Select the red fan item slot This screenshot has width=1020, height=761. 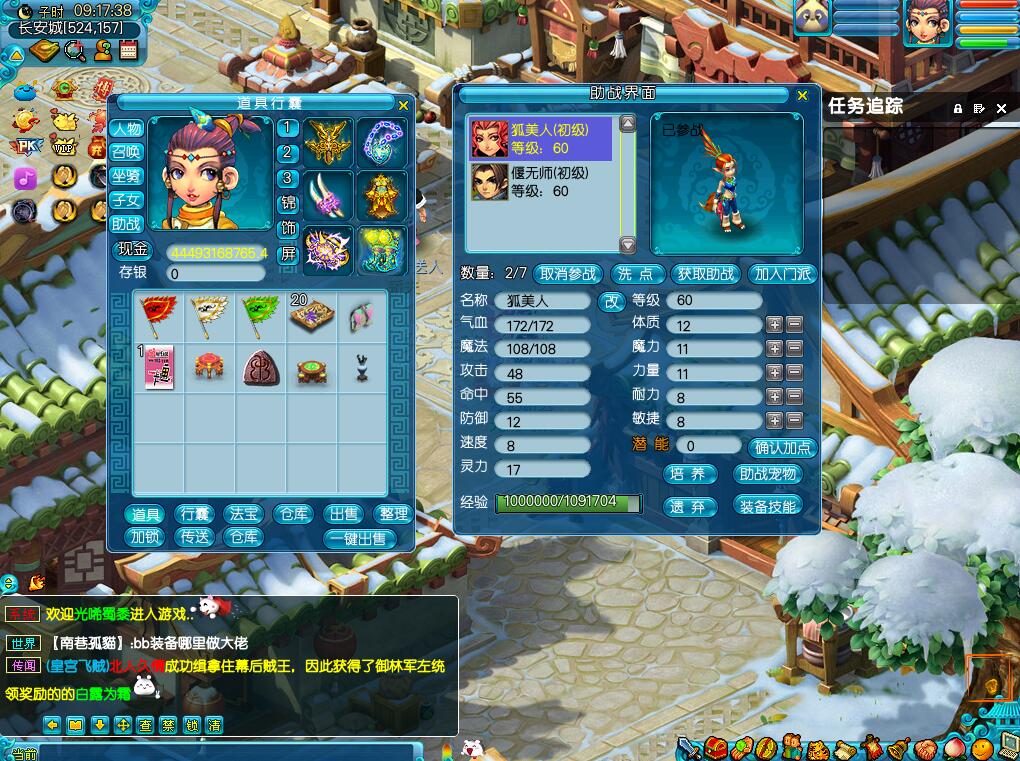coord(158,316)
